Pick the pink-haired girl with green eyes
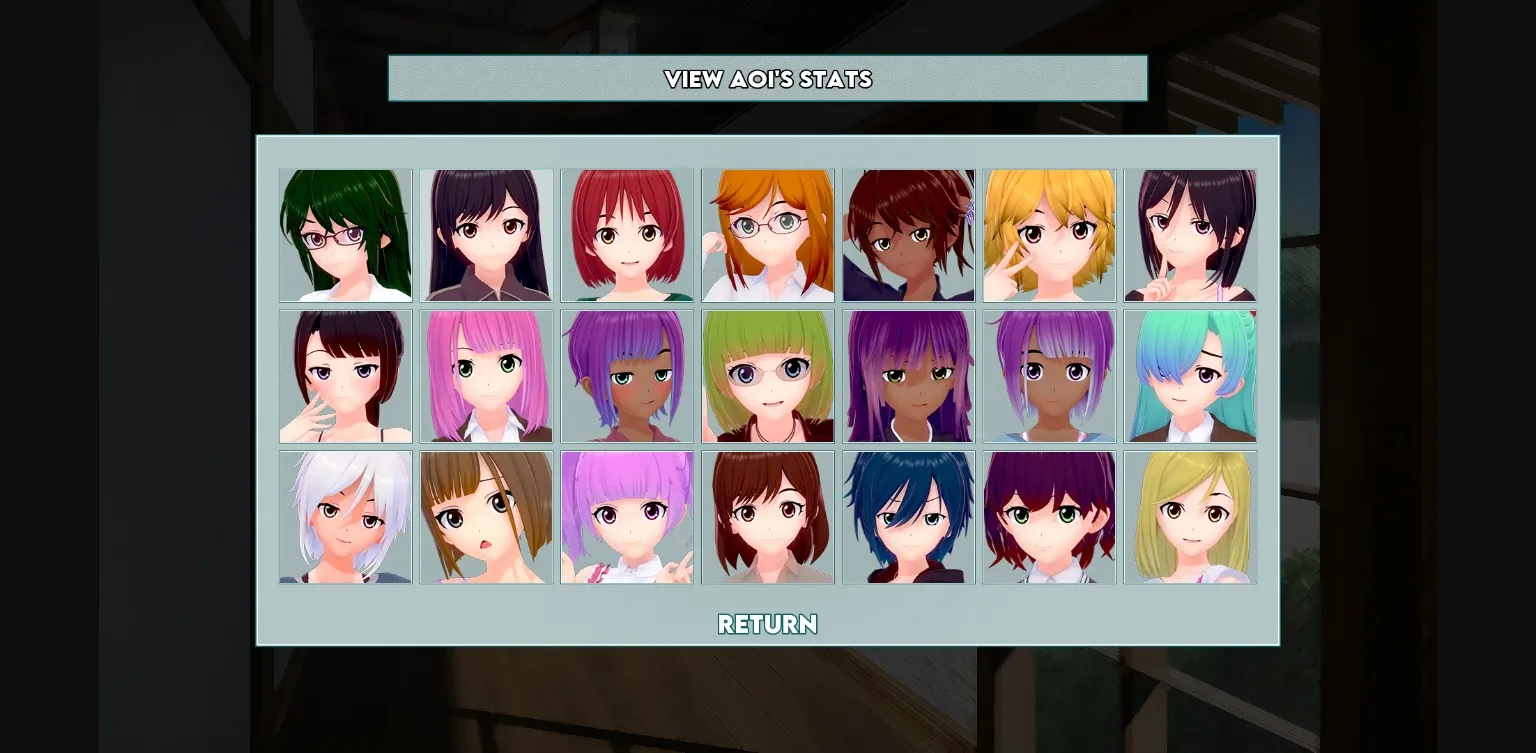The width and height of the screenshot is (1536, 753). pos(486,376)
